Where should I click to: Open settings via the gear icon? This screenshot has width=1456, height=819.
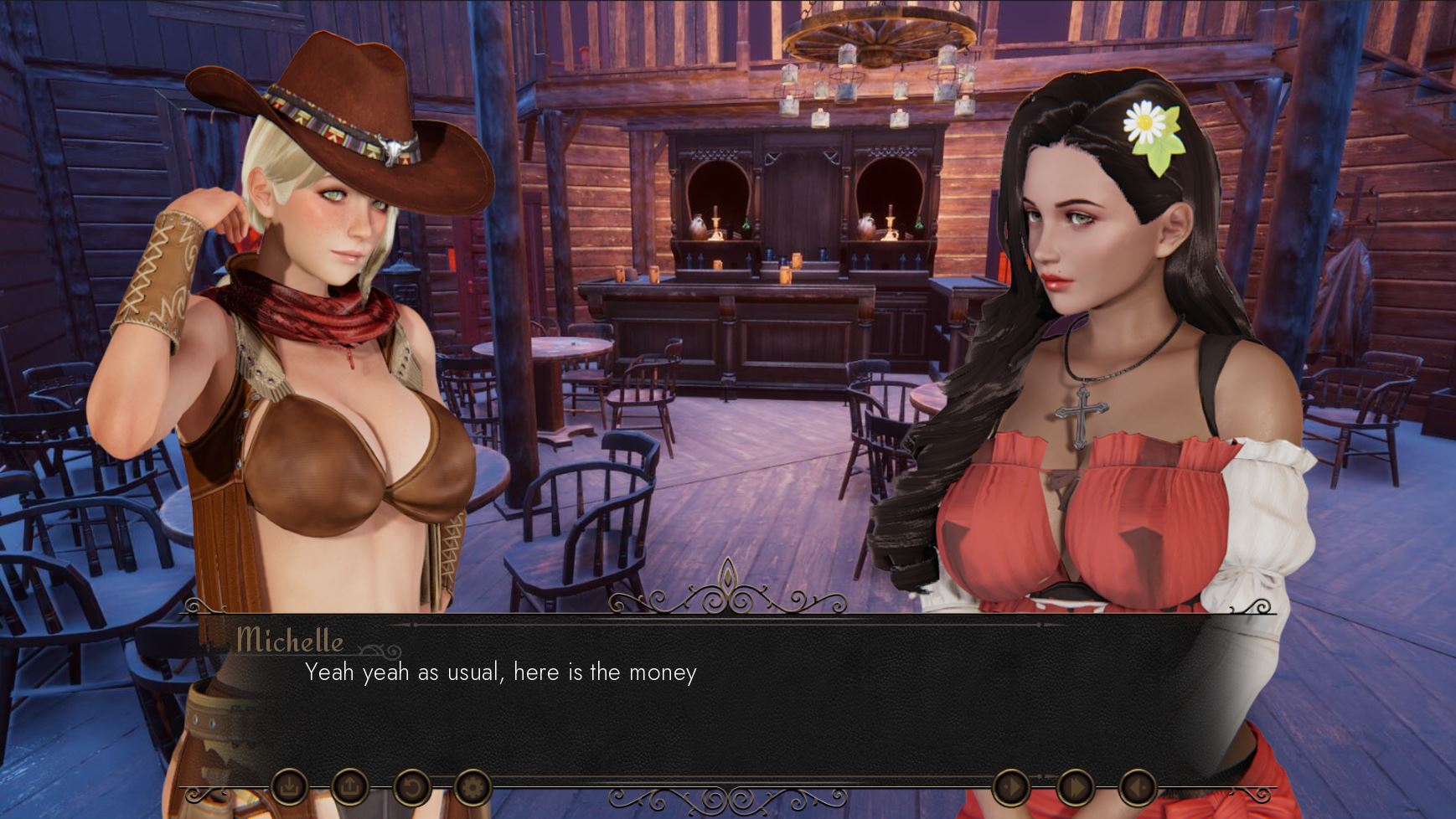[x=472, y=787]
